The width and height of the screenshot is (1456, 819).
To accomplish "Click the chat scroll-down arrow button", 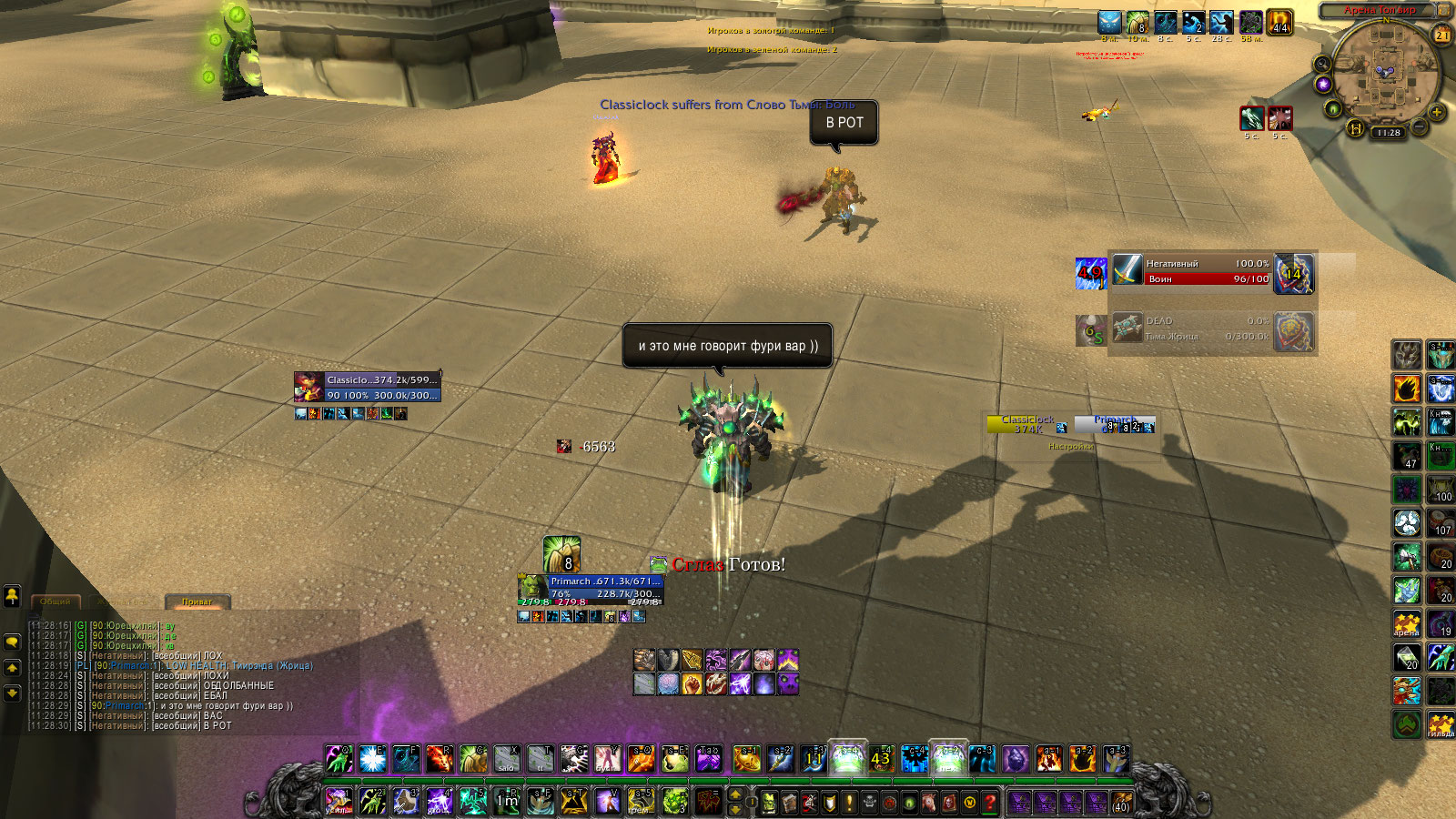I will (12, 693).
